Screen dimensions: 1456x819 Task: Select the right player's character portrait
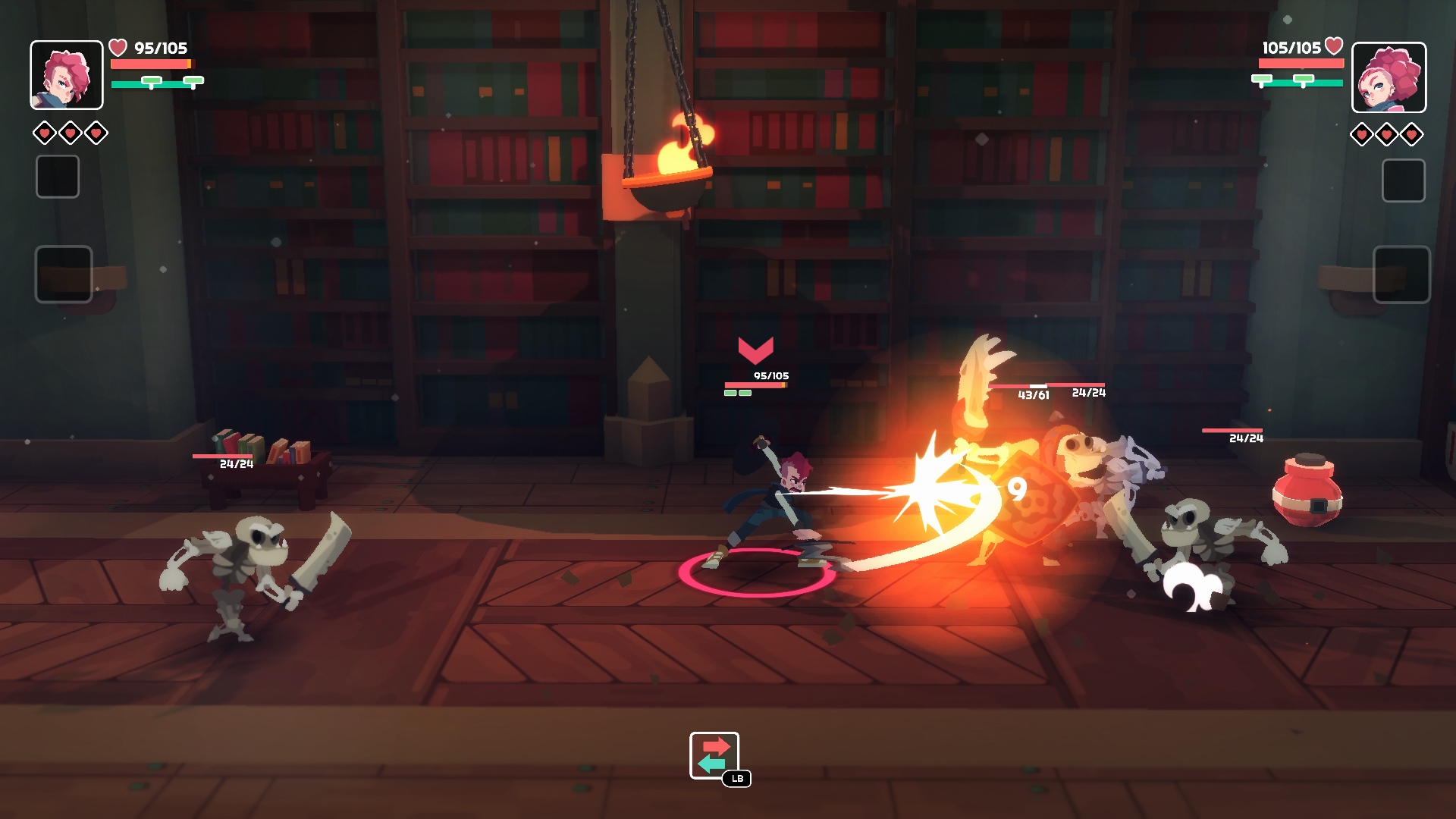click(x=1389, y=77)
